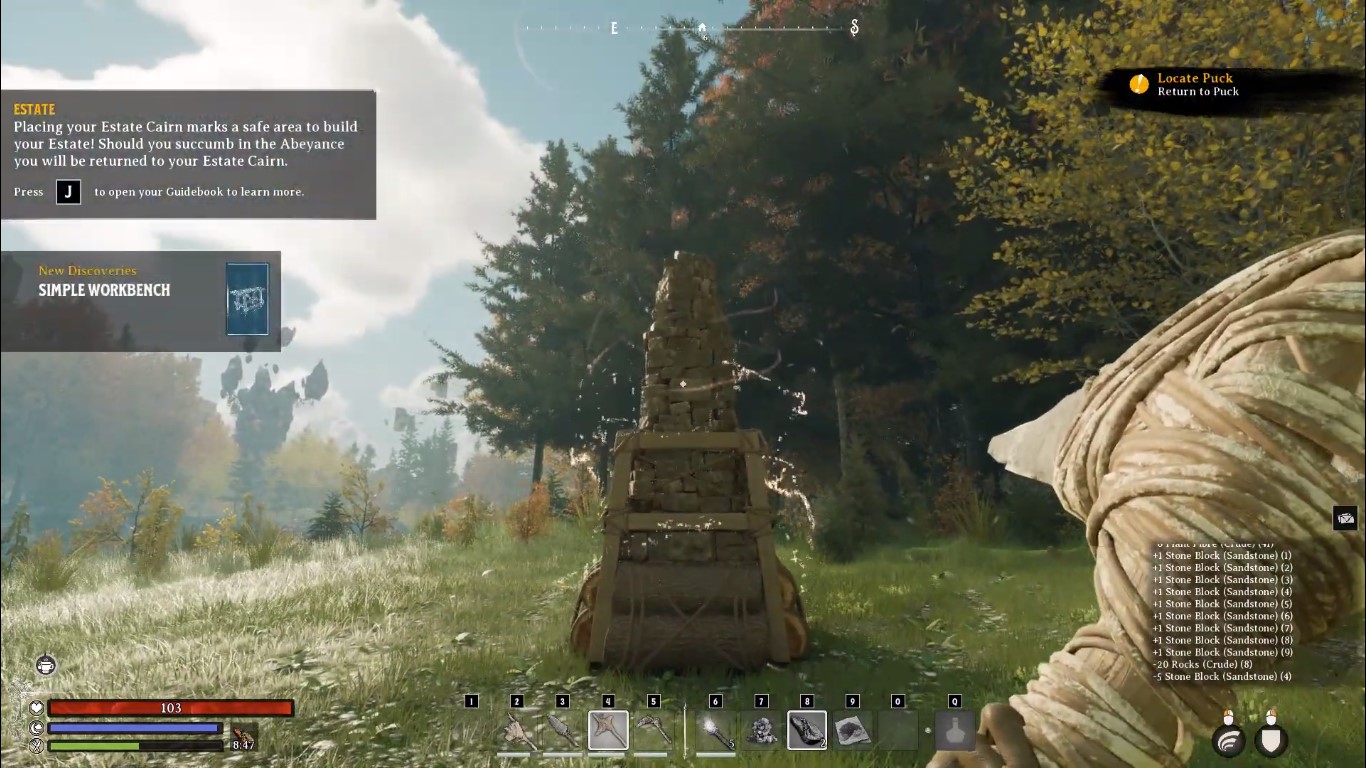Click the Locate Puck quest tracker
The width and height of the screenshot is (1366, 768).
point(1195,85)
